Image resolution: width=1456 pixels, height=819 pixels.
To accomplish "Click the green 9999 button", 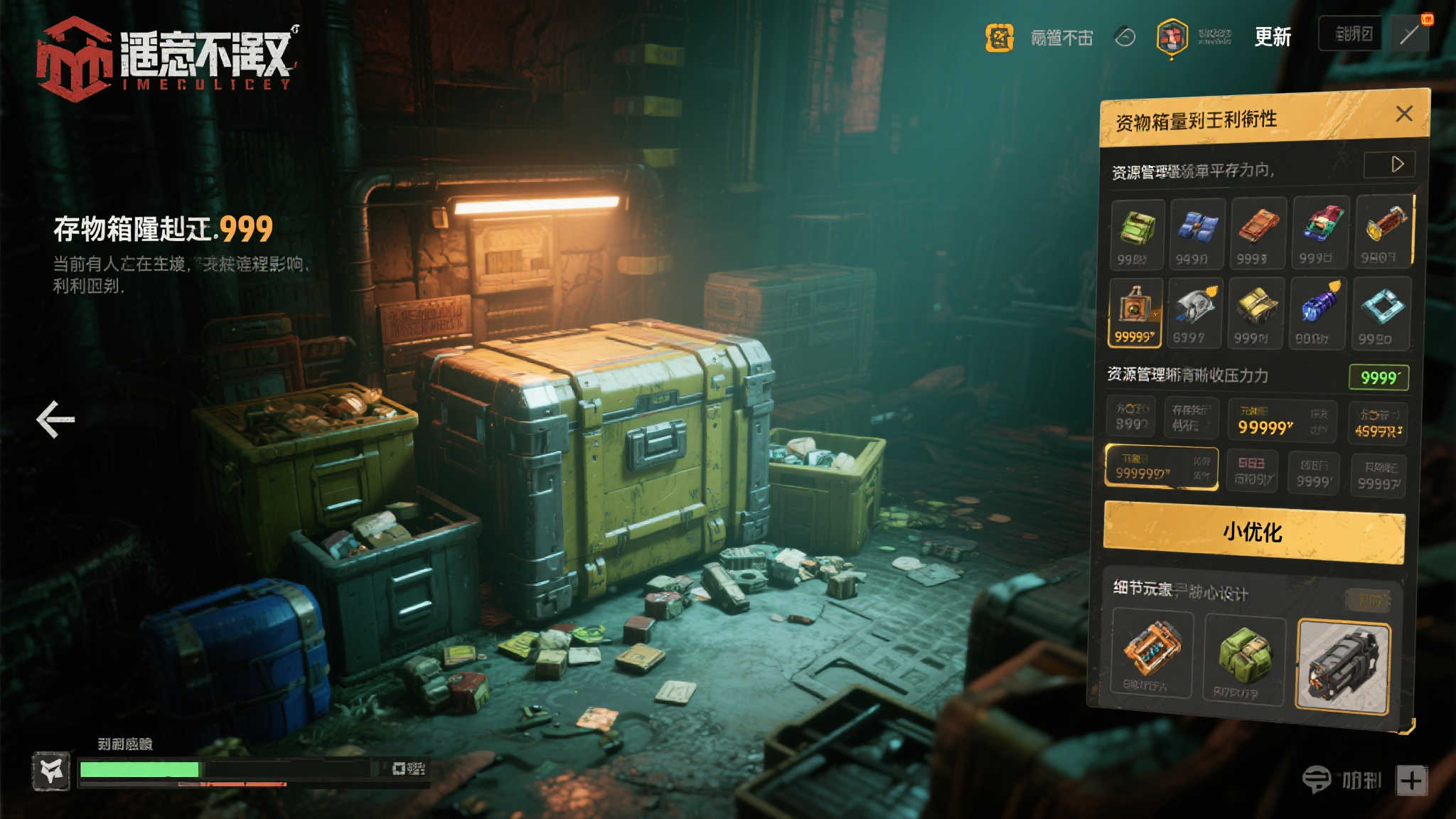I will pos(1379,377).
